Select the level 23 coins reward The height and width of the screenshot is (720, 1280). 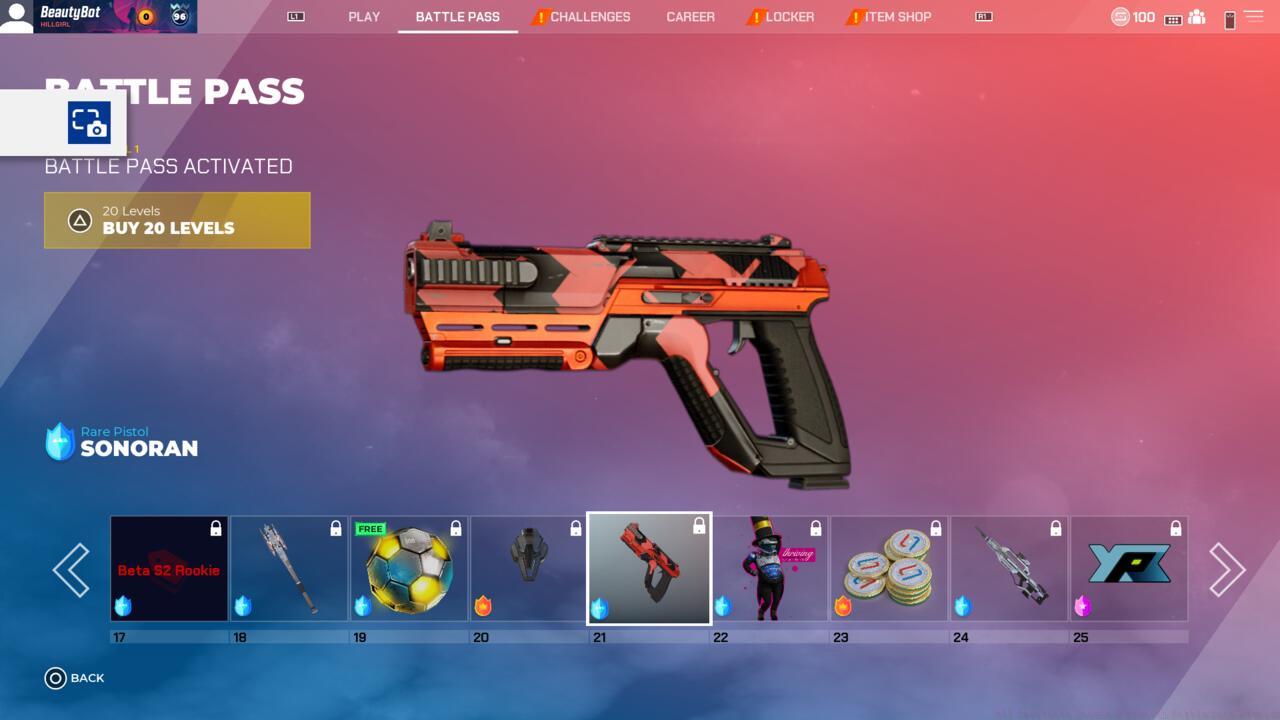click(x=889, y=569)
